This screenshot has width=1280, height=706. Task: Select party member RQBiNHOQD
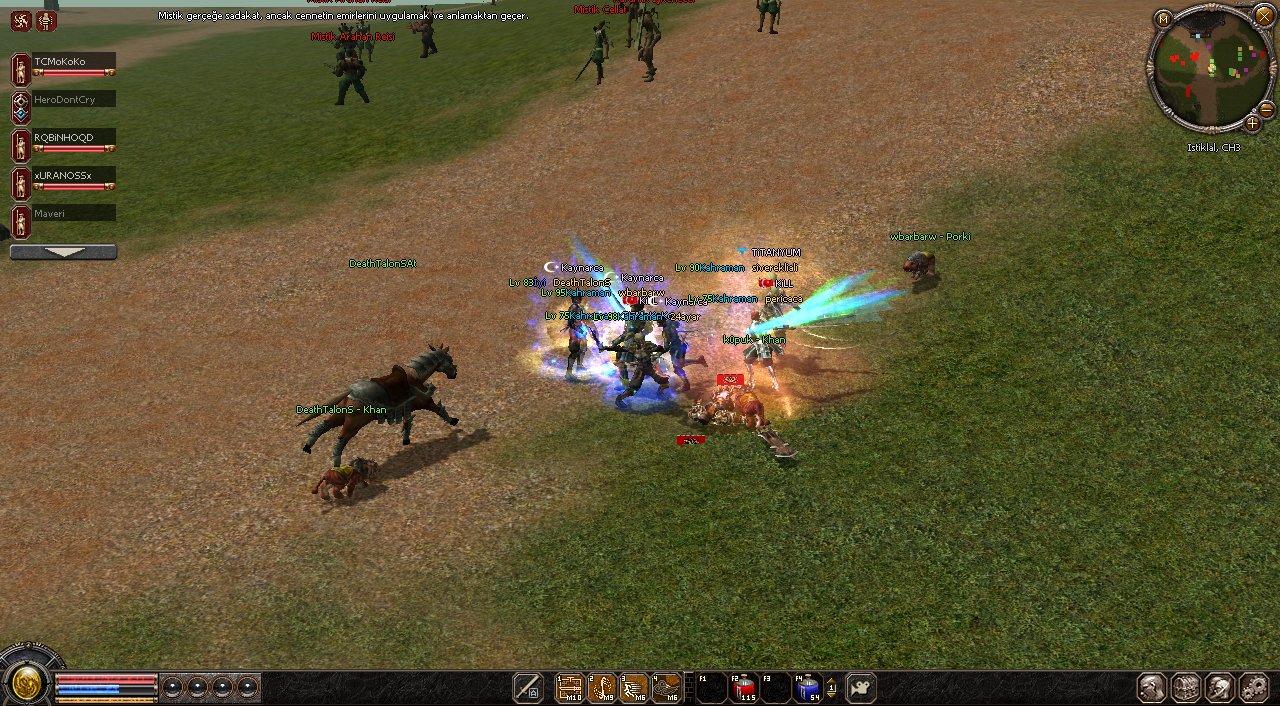[74, 137]
